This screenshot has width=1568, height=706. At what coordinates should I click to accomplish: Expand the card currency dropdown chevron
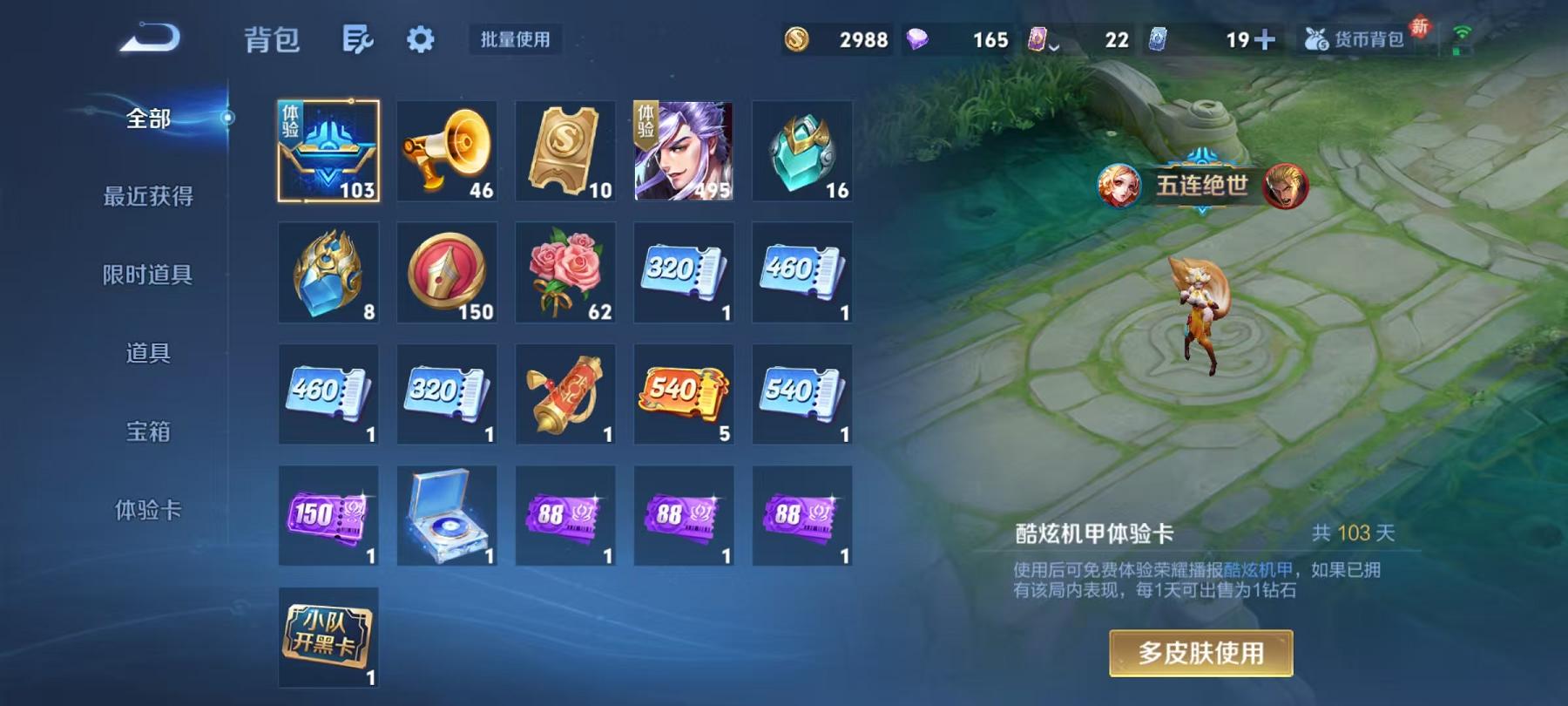click(x=1054, y=45)
